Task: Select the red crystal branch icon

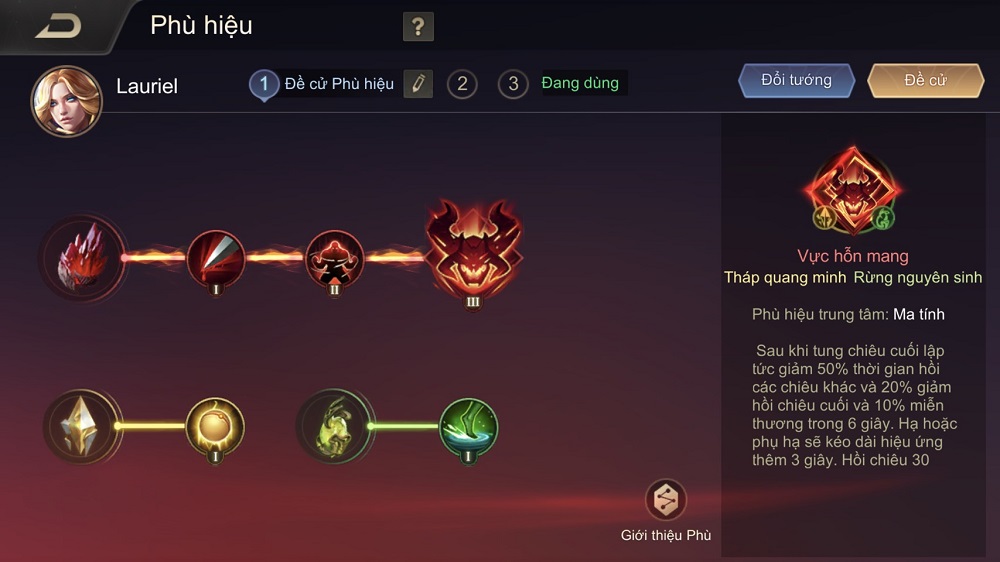Action: click(84, 258)
